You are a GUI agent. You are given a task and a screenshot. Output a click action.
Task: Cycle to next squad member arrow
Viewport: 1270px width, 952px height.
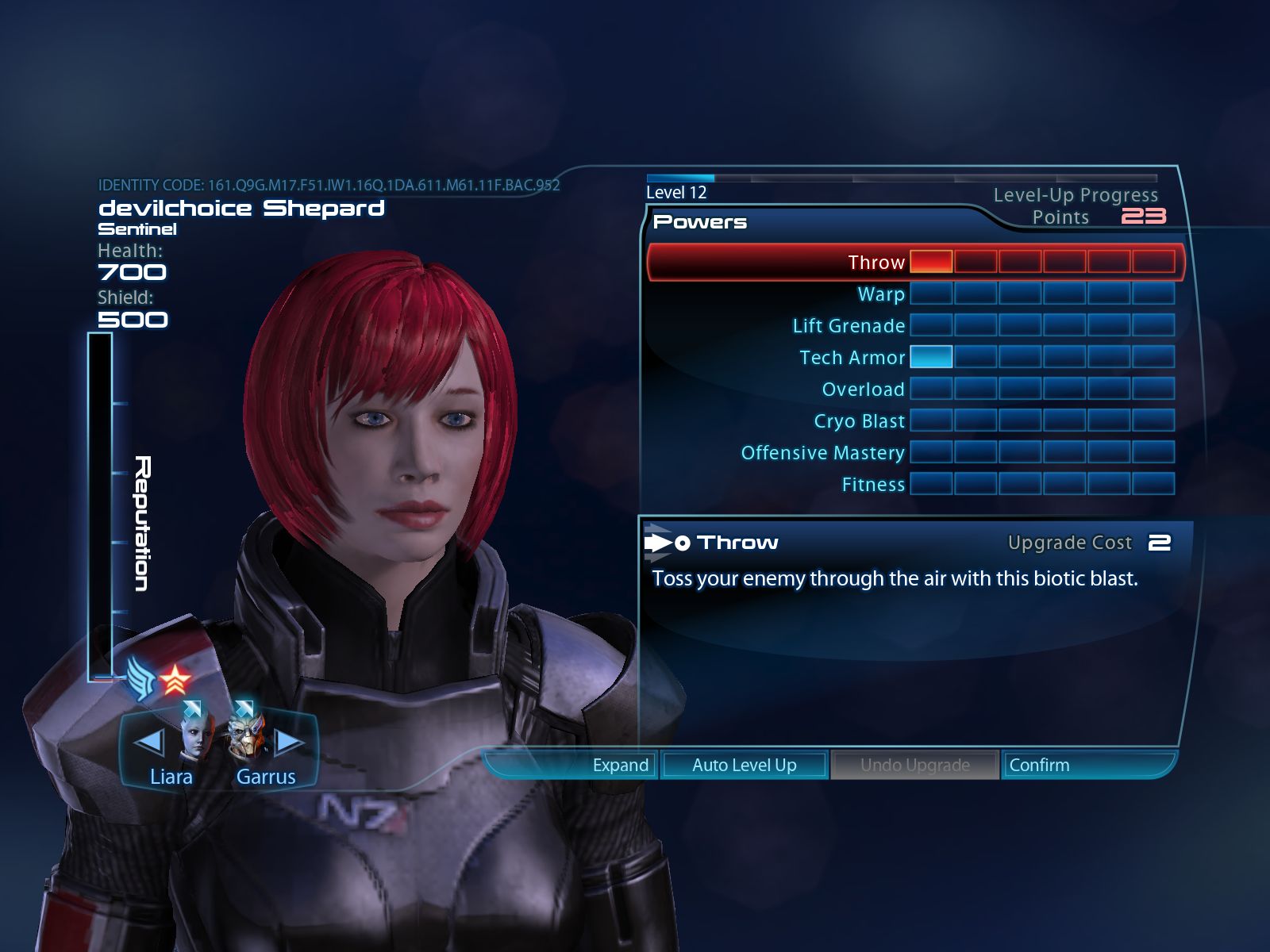288,743
